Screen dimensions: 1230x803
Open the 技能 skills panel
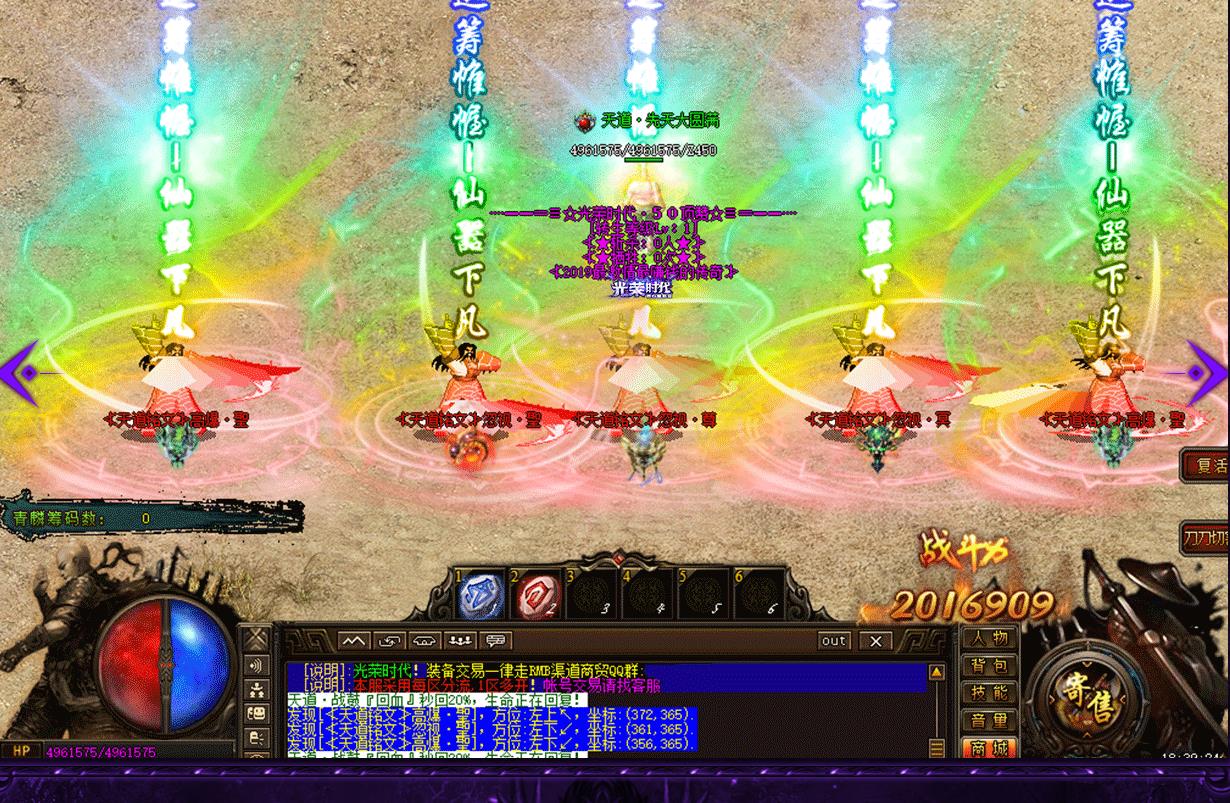[988, 692]
